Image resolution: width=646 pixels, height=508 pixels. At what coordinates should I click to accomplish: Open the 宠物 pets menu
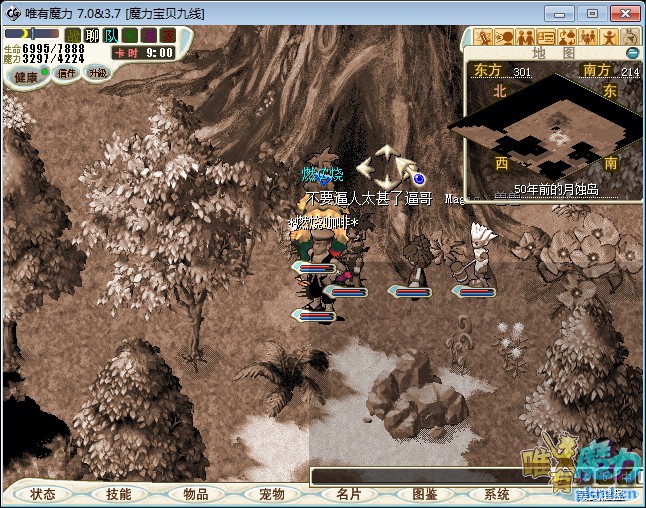point(271,494)
